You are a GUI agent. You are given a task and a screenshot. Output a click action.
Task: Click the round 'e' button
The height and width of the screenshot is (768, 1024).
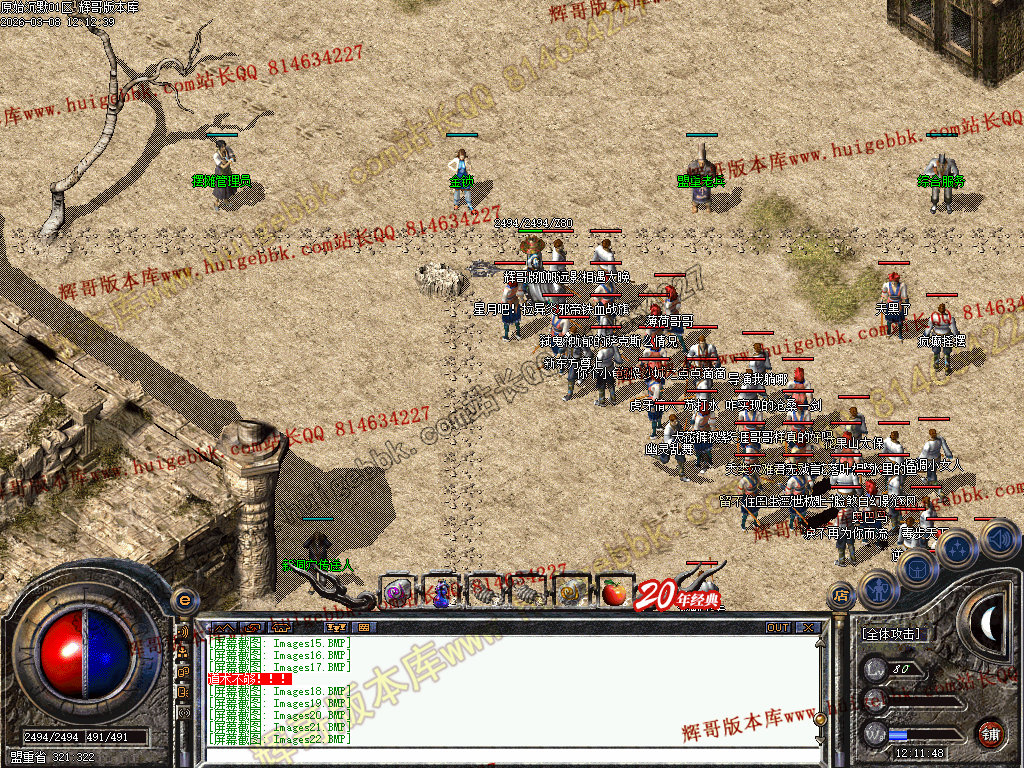point(183,599)
